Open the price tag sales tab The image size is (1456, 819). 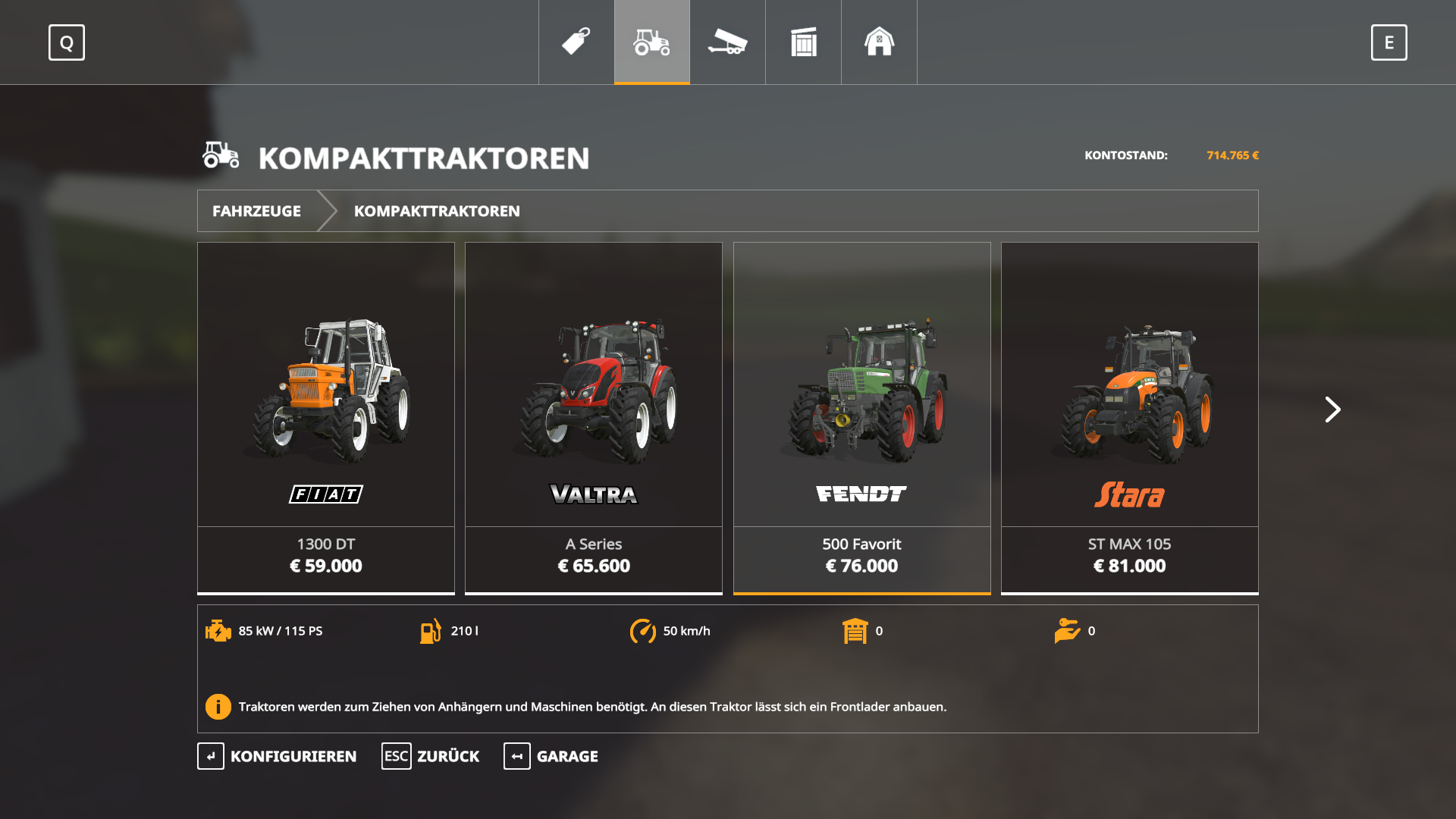[576, 42]
